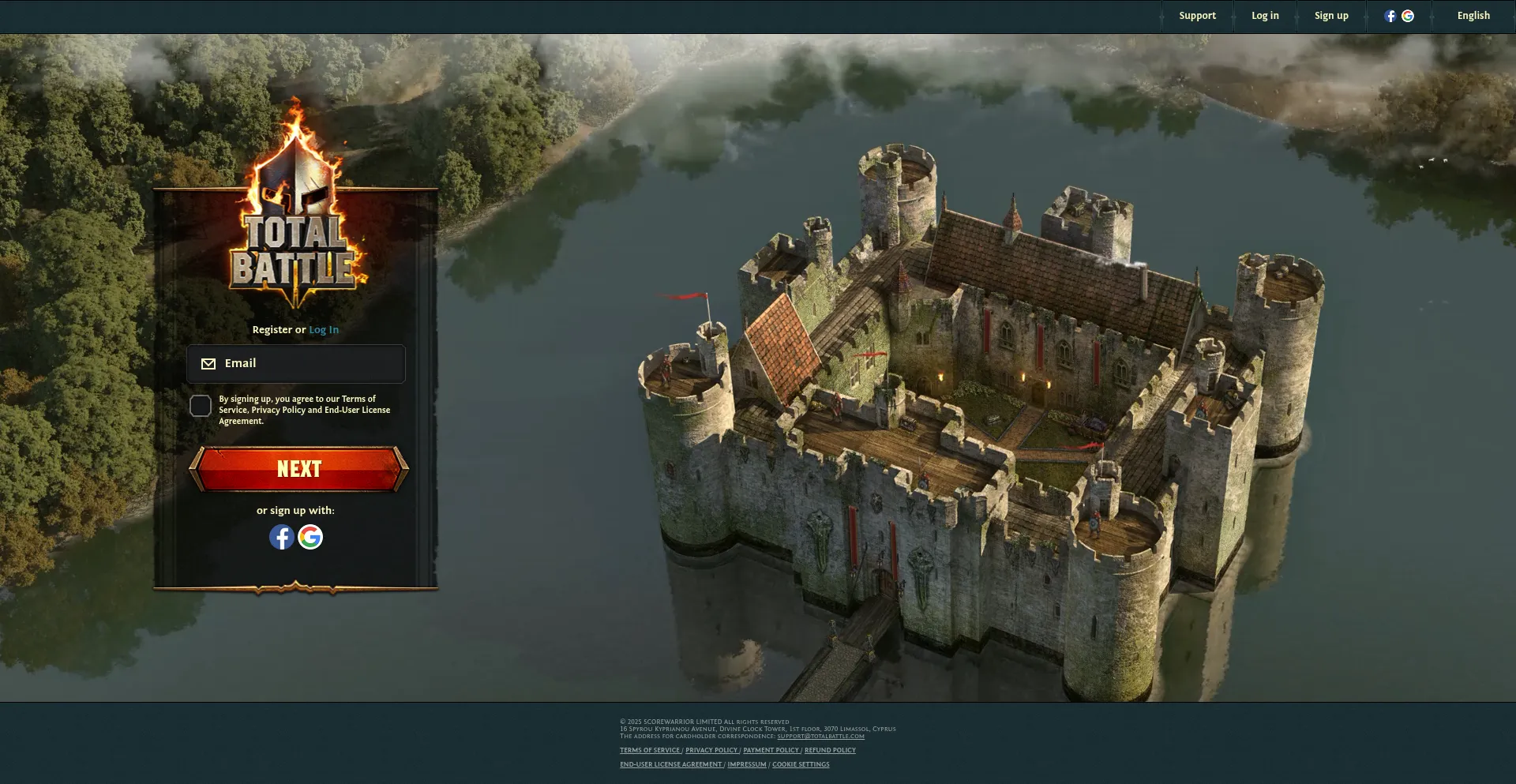Open Terms of Service footer link
This screenshot has width=1516, height=784.
coord(650,751)
